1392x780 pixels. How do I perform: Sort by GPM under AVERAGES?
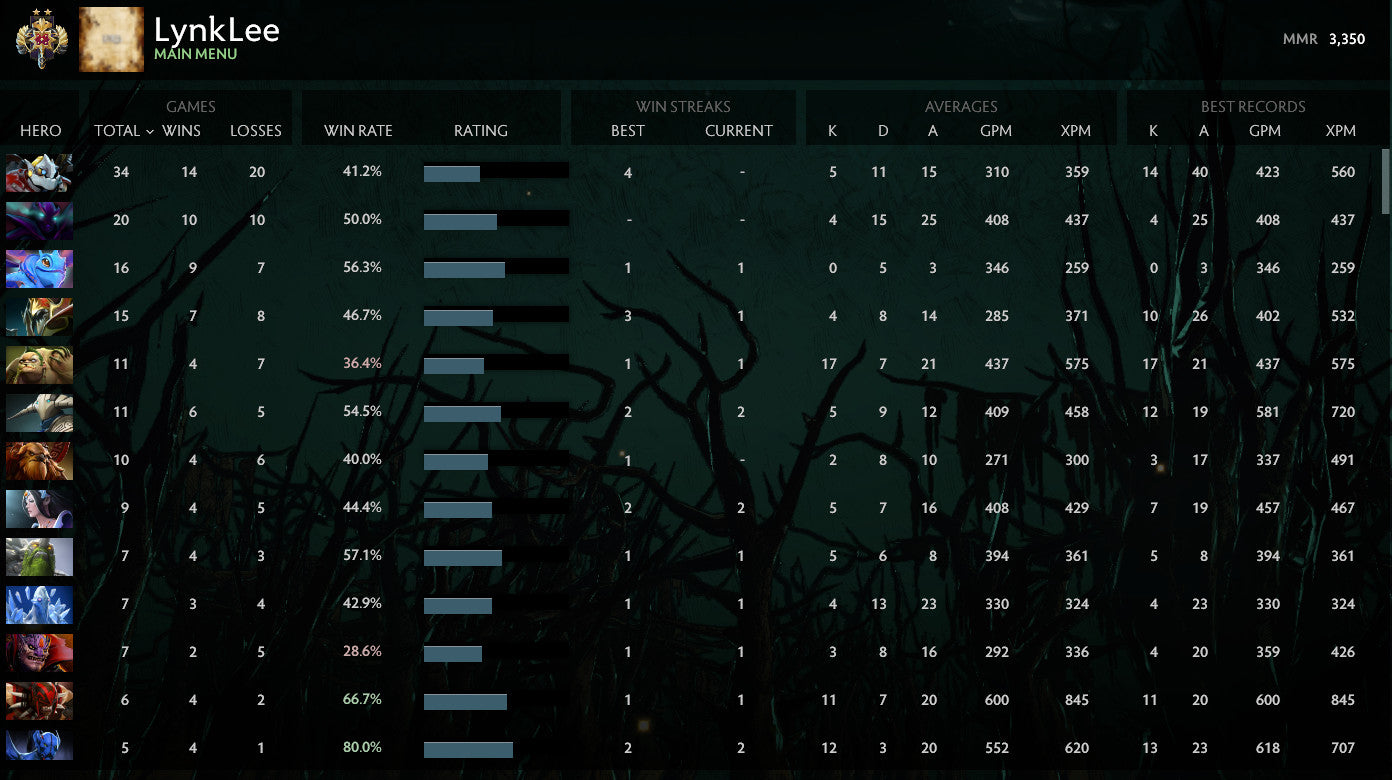(x=996, y=131)
